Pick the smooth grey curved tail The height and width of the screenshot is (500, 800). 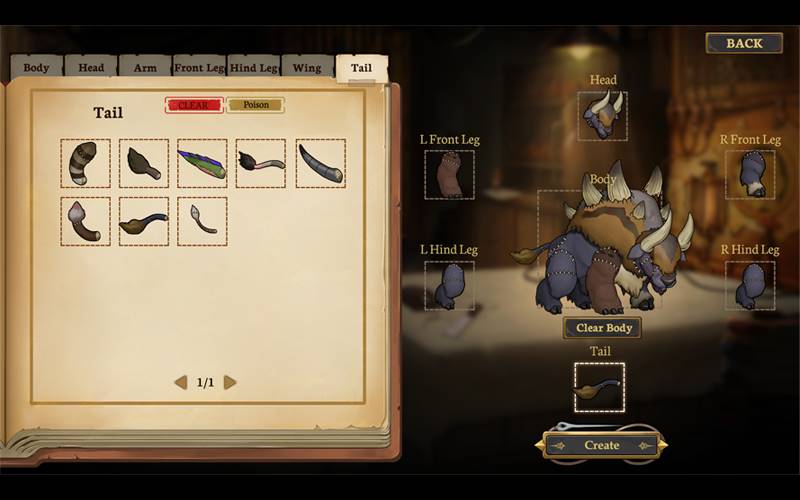[x=320, y=163]
